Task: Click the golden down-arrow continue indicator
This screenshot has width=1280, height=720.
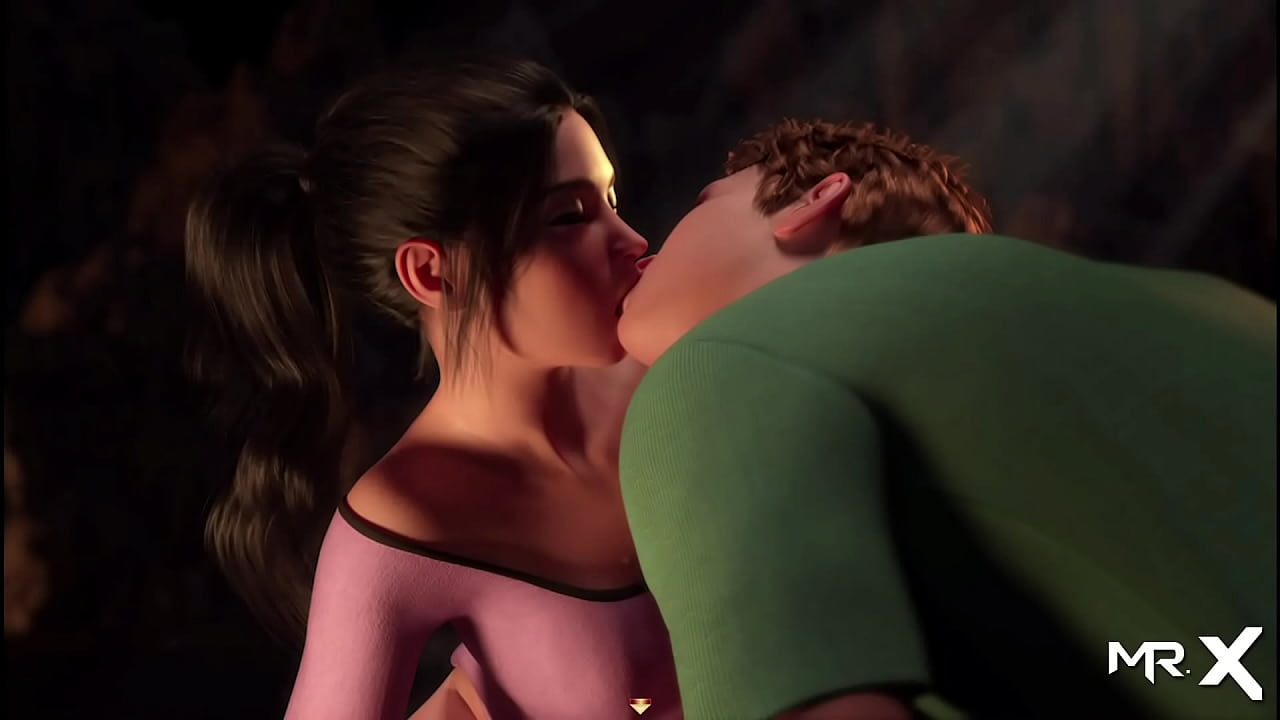Action: (640, 706)
